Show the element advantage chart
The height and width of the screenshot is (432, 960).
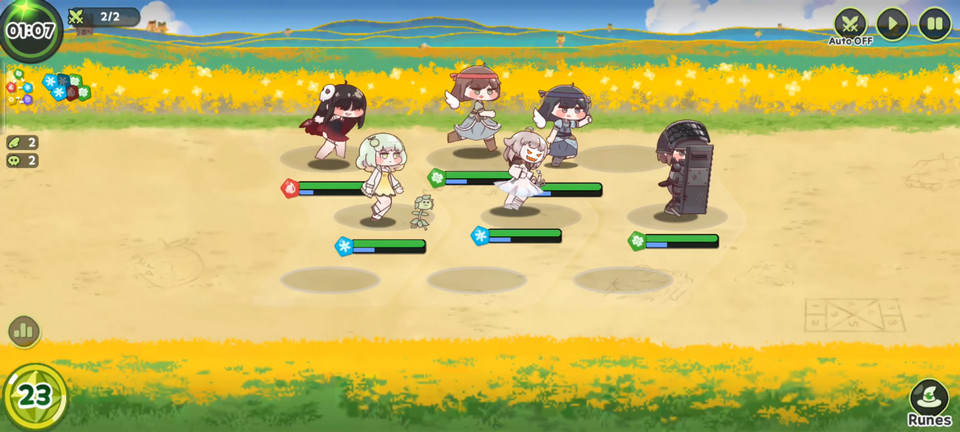tap(19, 88)
